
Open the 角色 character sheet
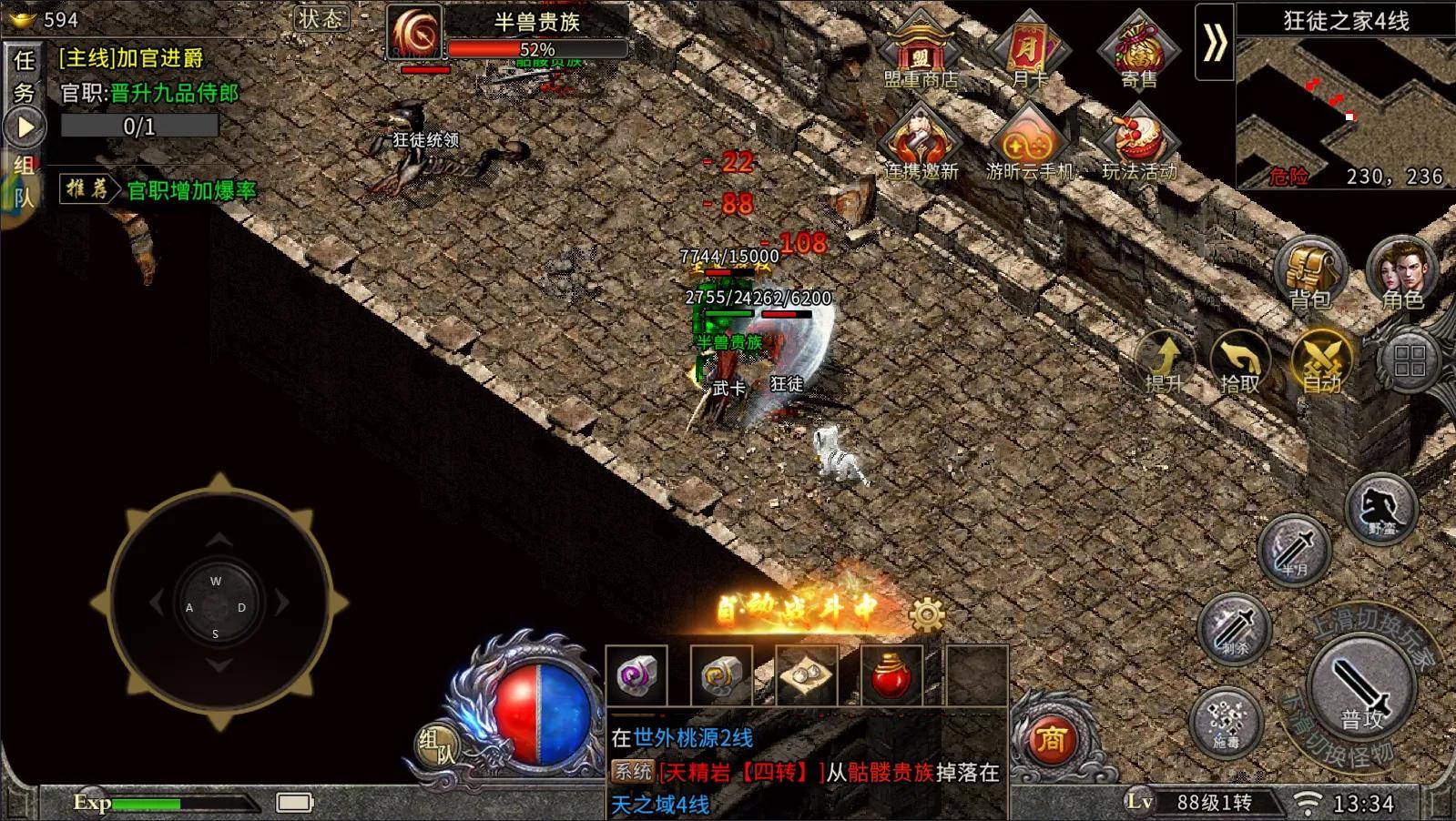[x=1400, y=271]
